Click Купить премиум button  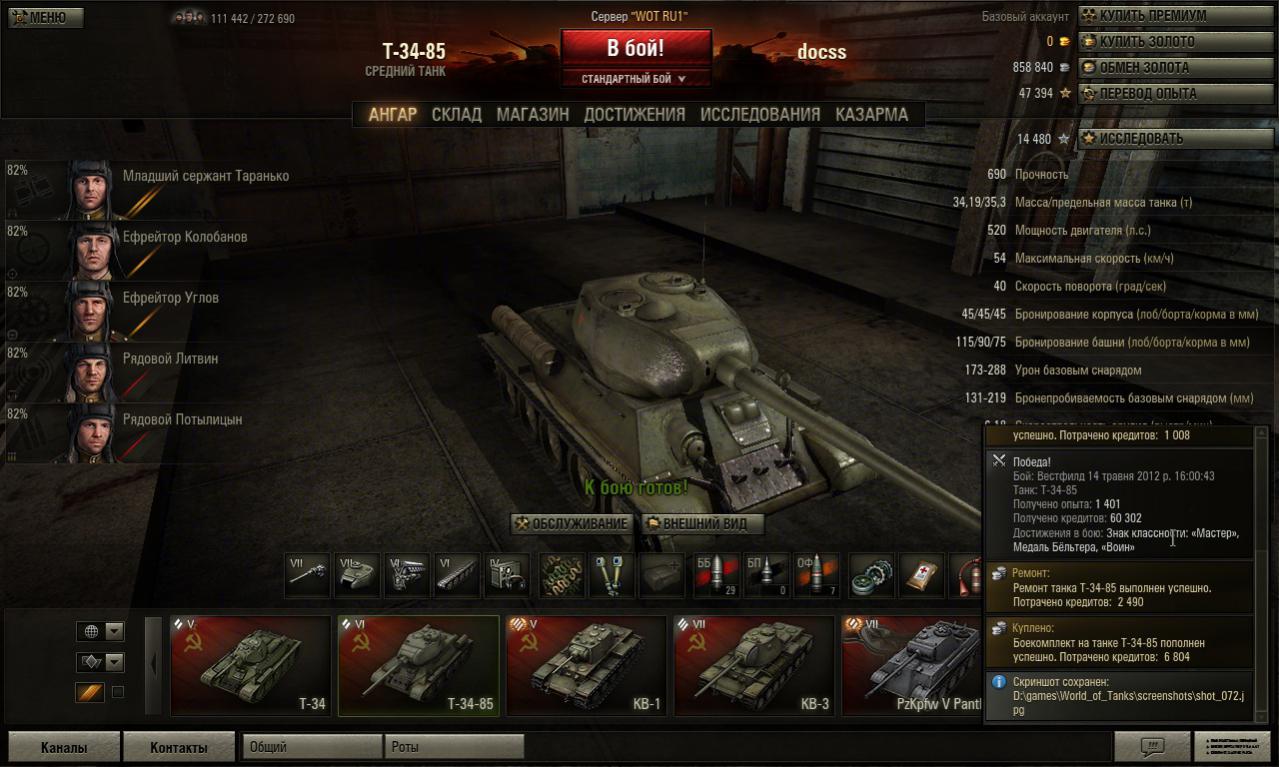pyautogui.click(x=1174, y=16)
